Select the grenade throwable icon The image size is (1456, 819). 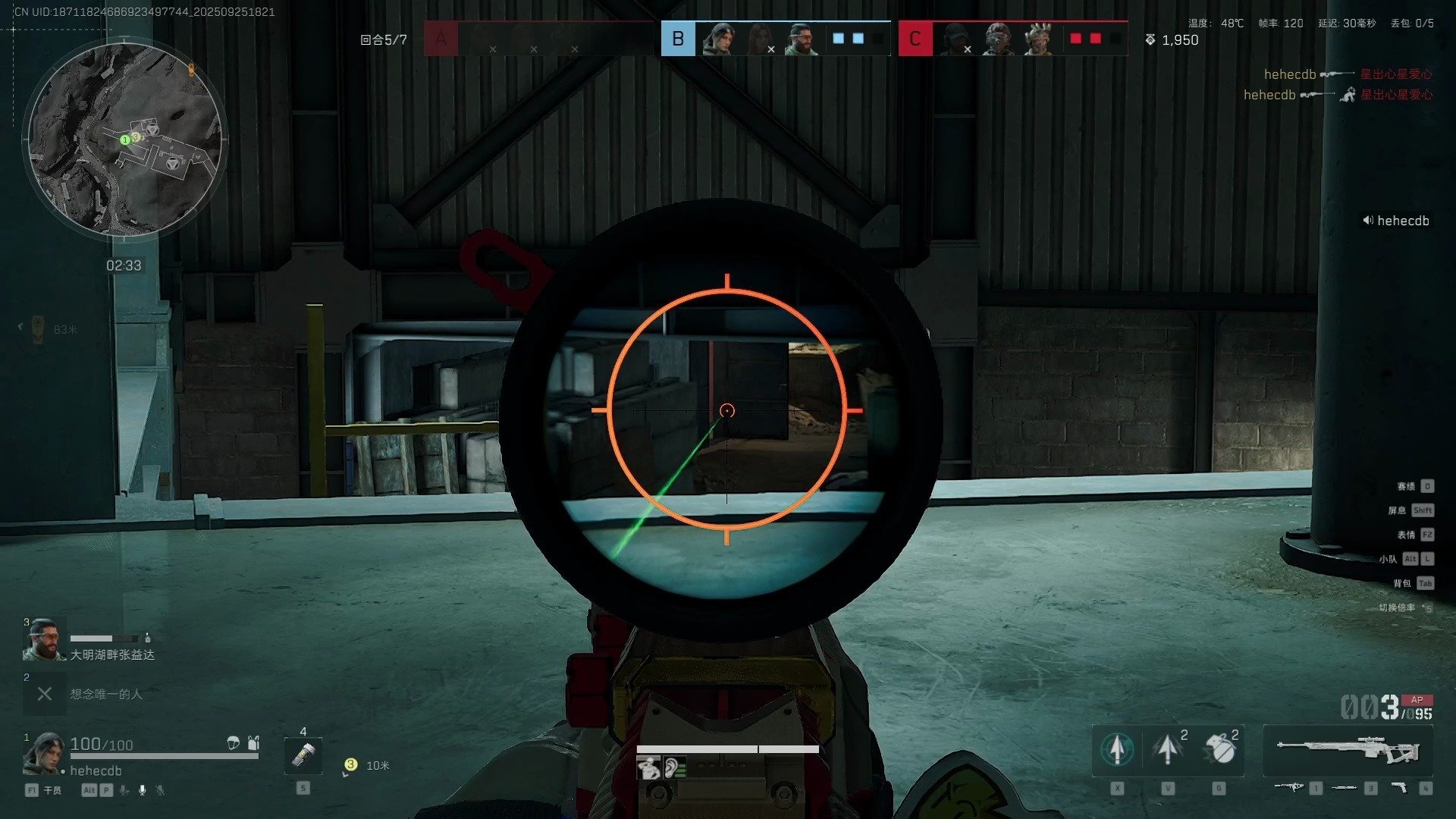click(x=1219, y=749)
